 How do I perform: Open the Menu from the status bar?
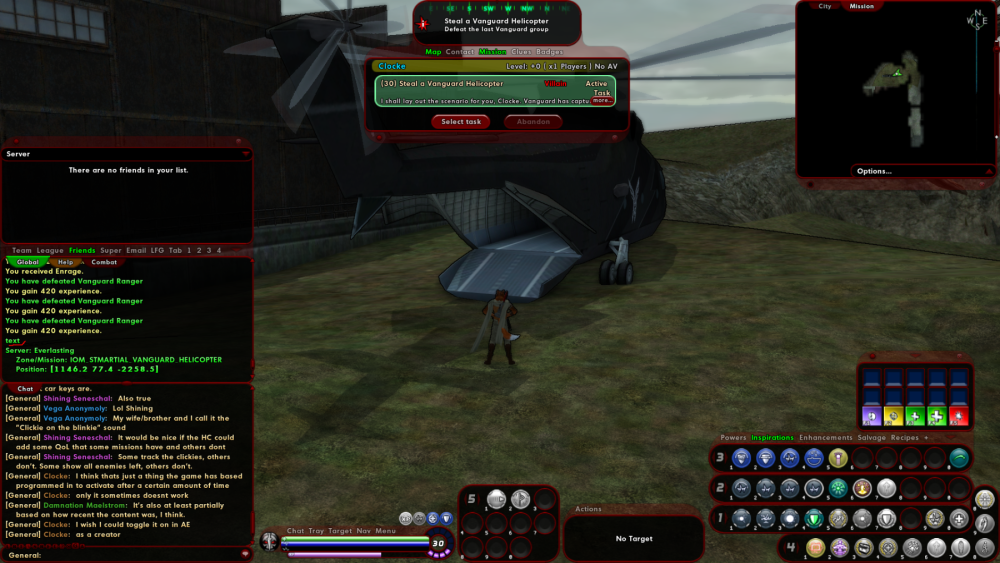386,531
